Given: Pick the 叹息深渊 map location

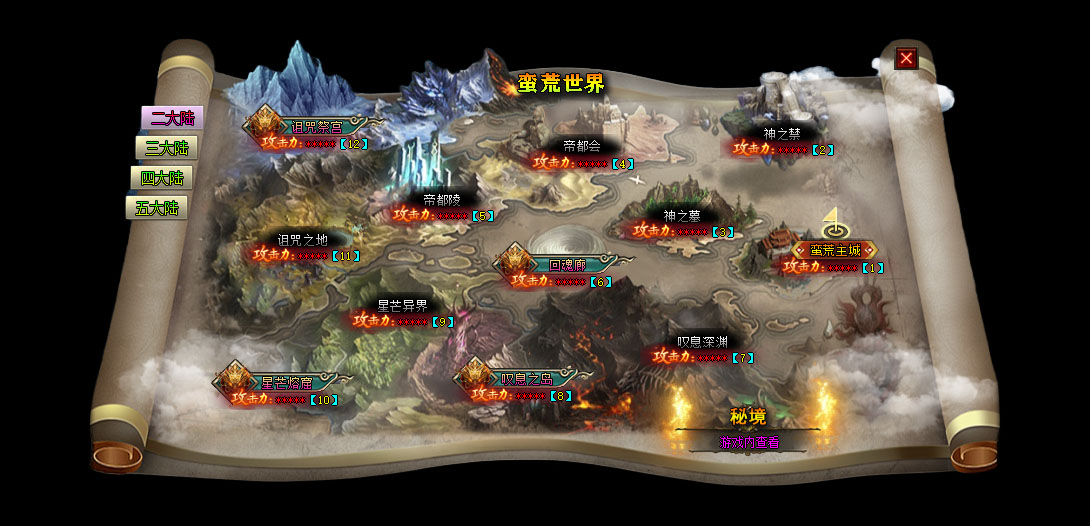Looking at the screenshot, I should [702, 341].
